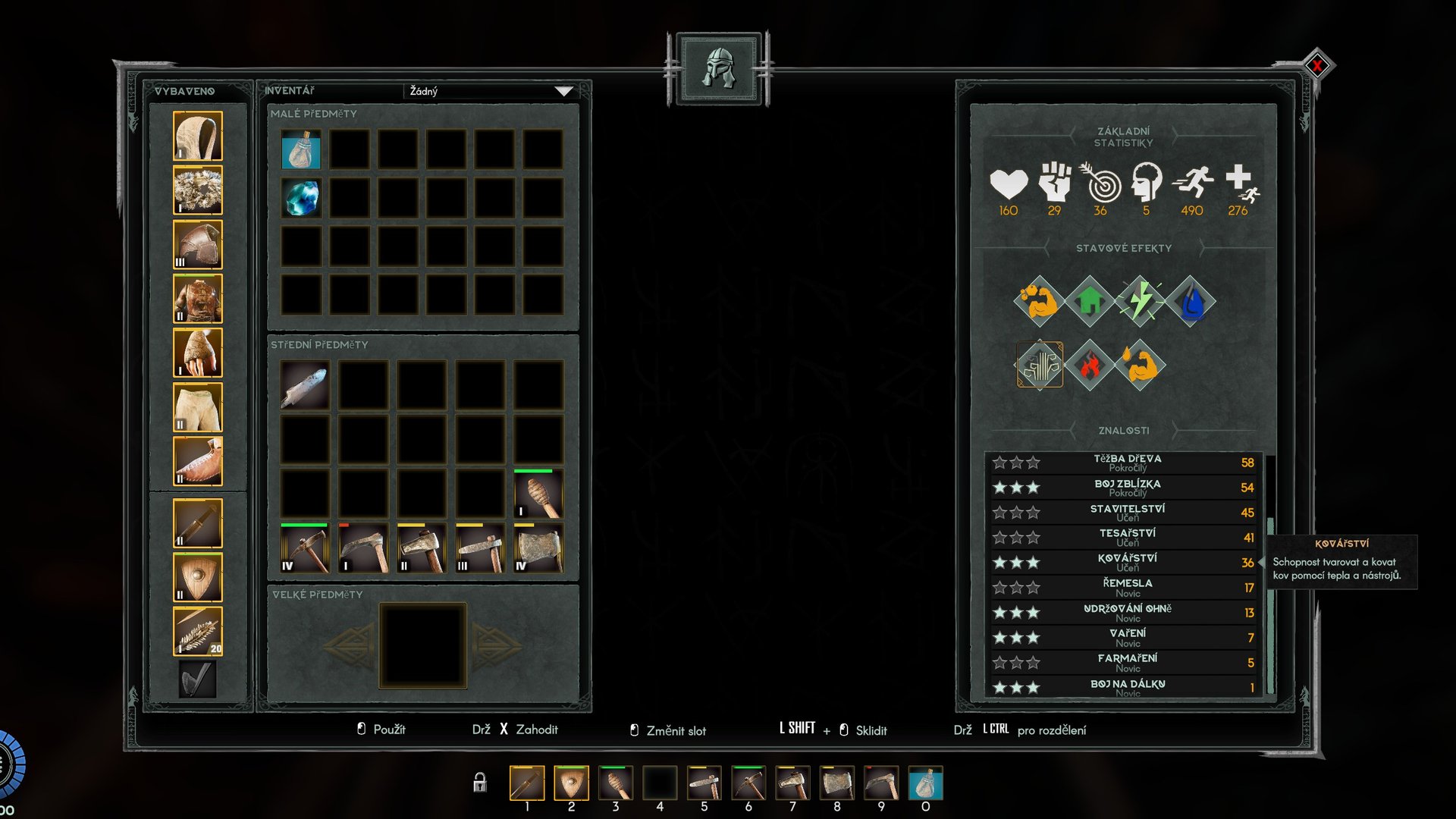Screen dimensions: 1456x819
Task: Expand the Základní statistiky section header
Action: click(1124, 138)
